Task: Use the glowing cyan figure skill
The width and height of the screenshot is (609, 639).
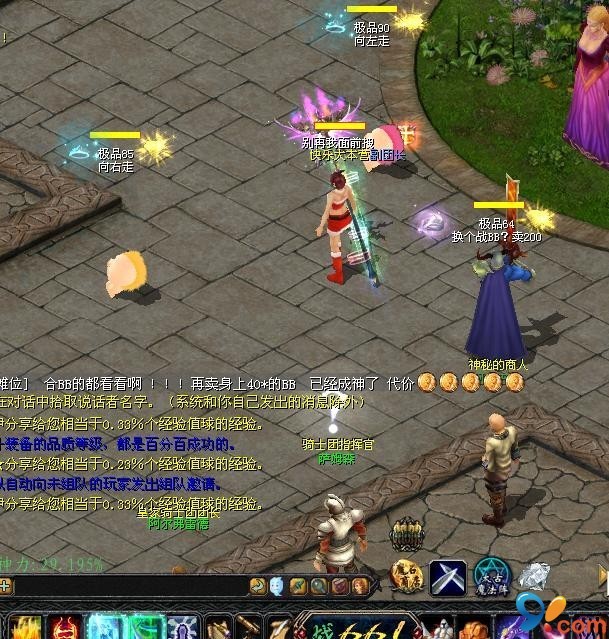Action: point(105,628)
